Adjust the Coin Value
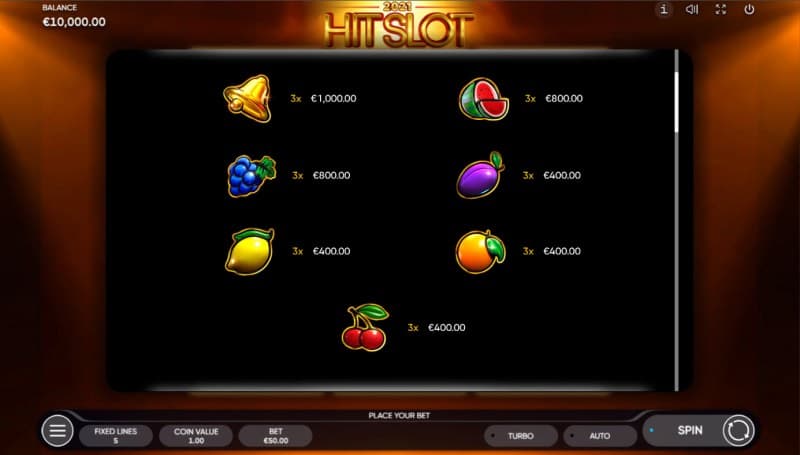Screen dimensions: 800x455 coord(196,435)
